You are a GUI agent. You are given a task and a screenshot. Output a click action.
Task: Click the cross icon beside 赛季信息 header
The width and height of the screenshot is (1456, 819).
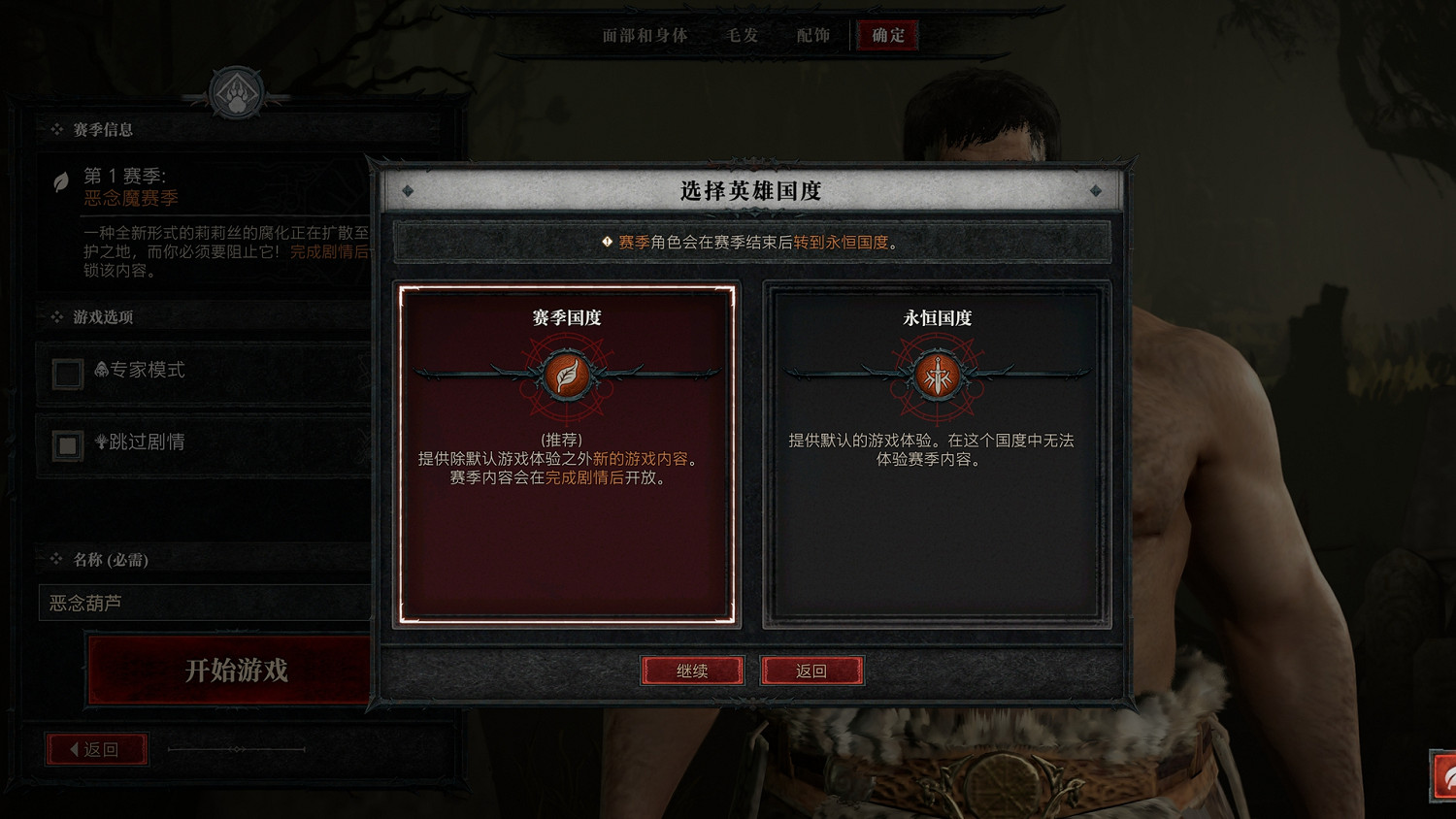click(56, 129)
